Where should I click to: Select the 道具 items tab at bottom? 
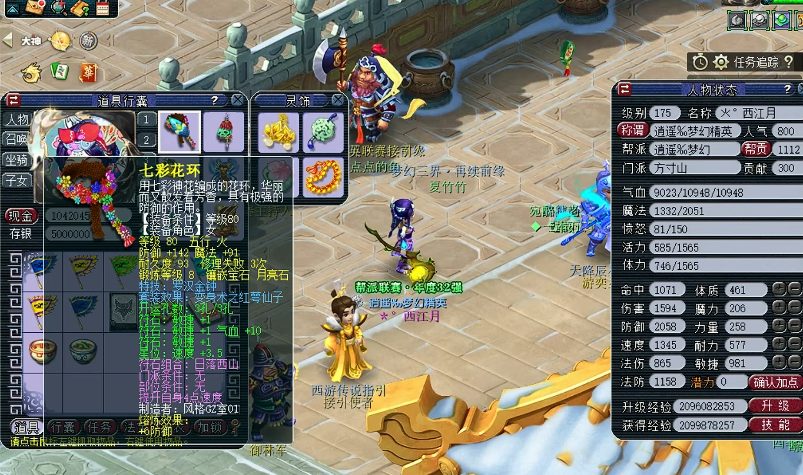tap(22, 427)
